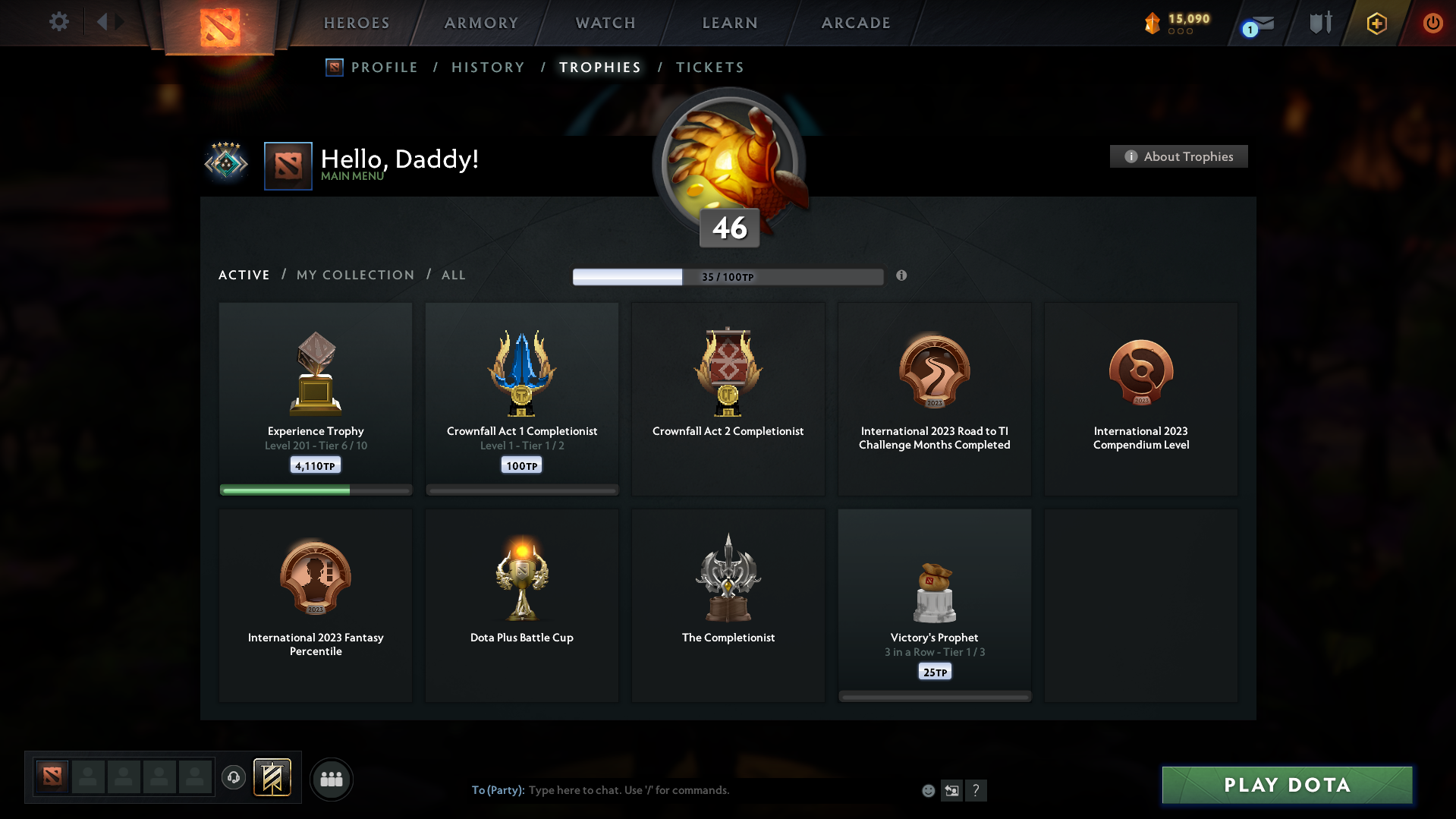The height and width of the screenshot is (819, 1456).
Task: Open the voice chat headset icon
Action: click(234, 778)
